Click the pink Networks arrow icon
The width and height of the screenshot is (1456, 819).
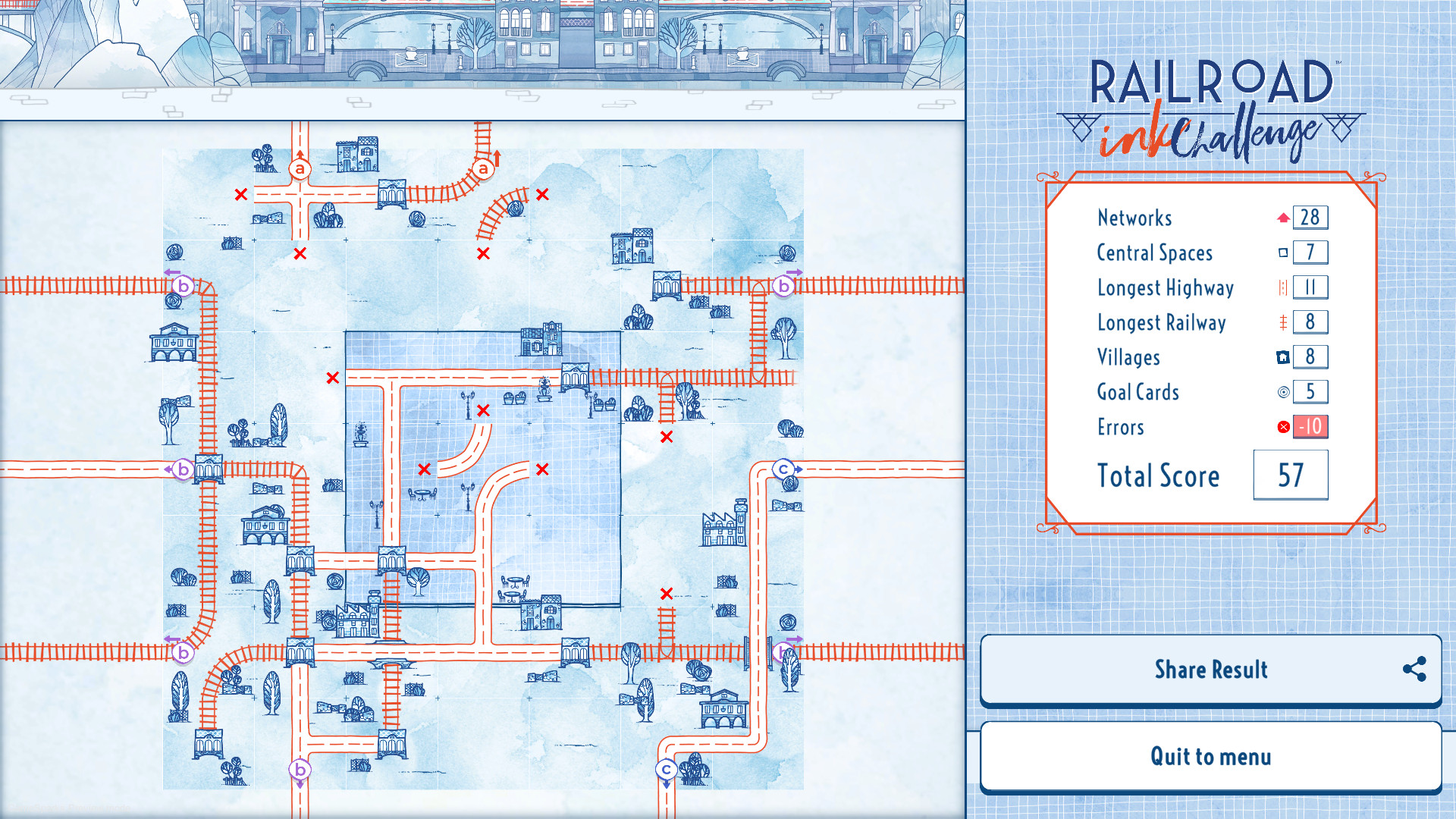(x=1283, y=218)
